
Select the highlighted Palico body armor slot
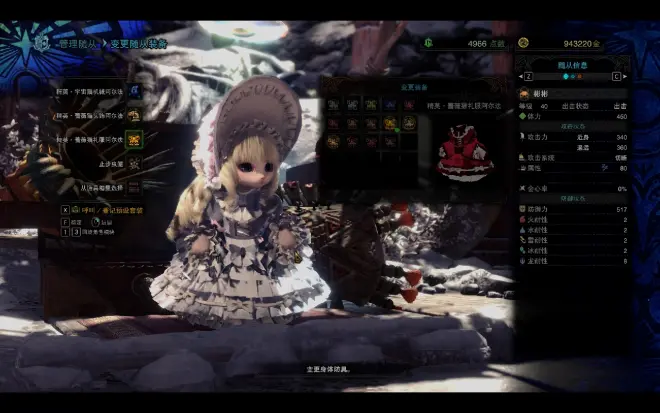(133, 139)
